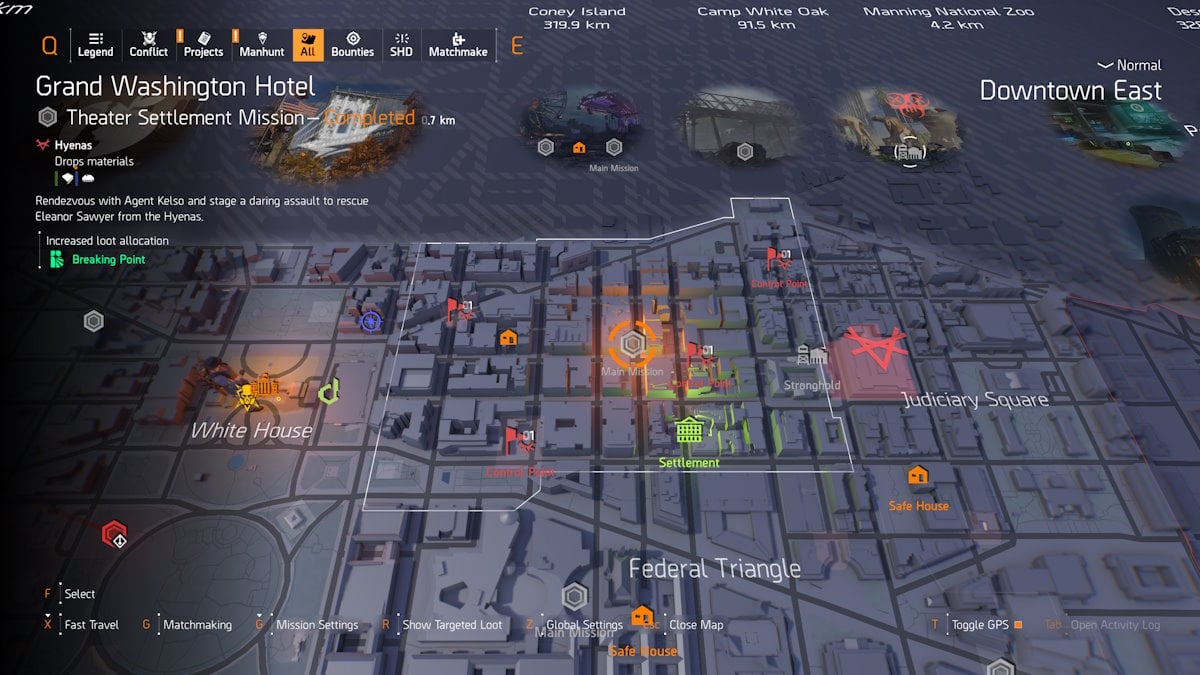Viewport: 1200px width, 675px height.
Task: Select the green Settlement map marker
Action: 689,432
